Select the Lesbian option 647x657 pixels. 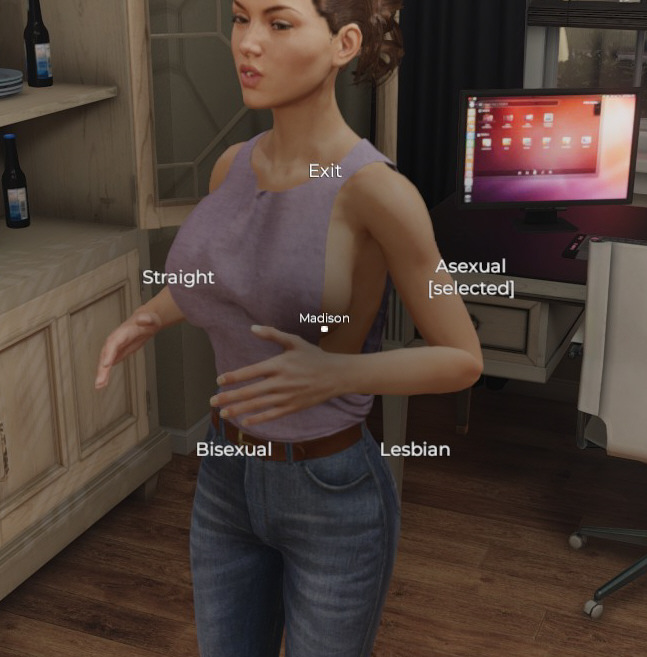pyautogui.click(x=415, y=449)
